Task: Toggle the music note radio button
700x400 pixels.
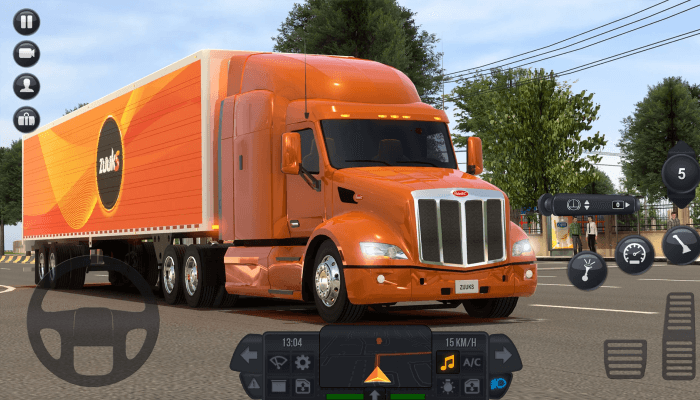Action: pyautogui.click(x=447, y=362)
